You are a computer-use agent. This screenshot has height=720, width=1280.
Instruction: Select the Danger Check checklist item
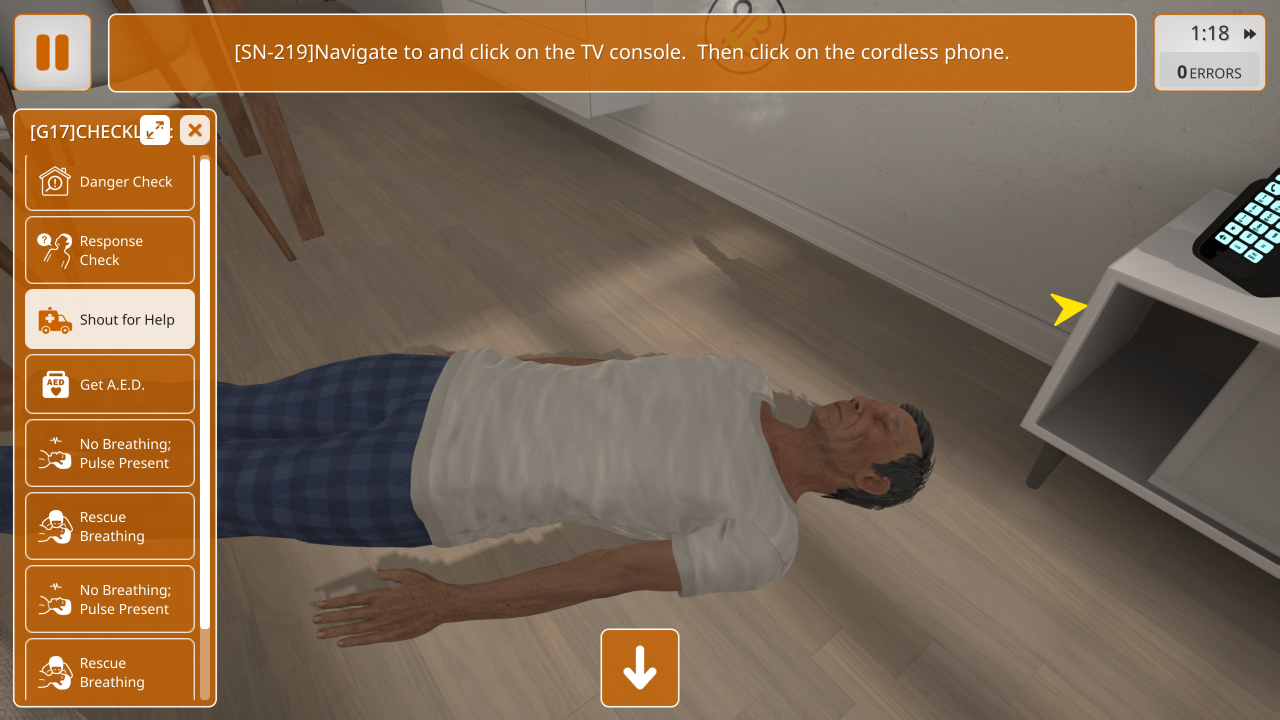(x=110, y=182)
